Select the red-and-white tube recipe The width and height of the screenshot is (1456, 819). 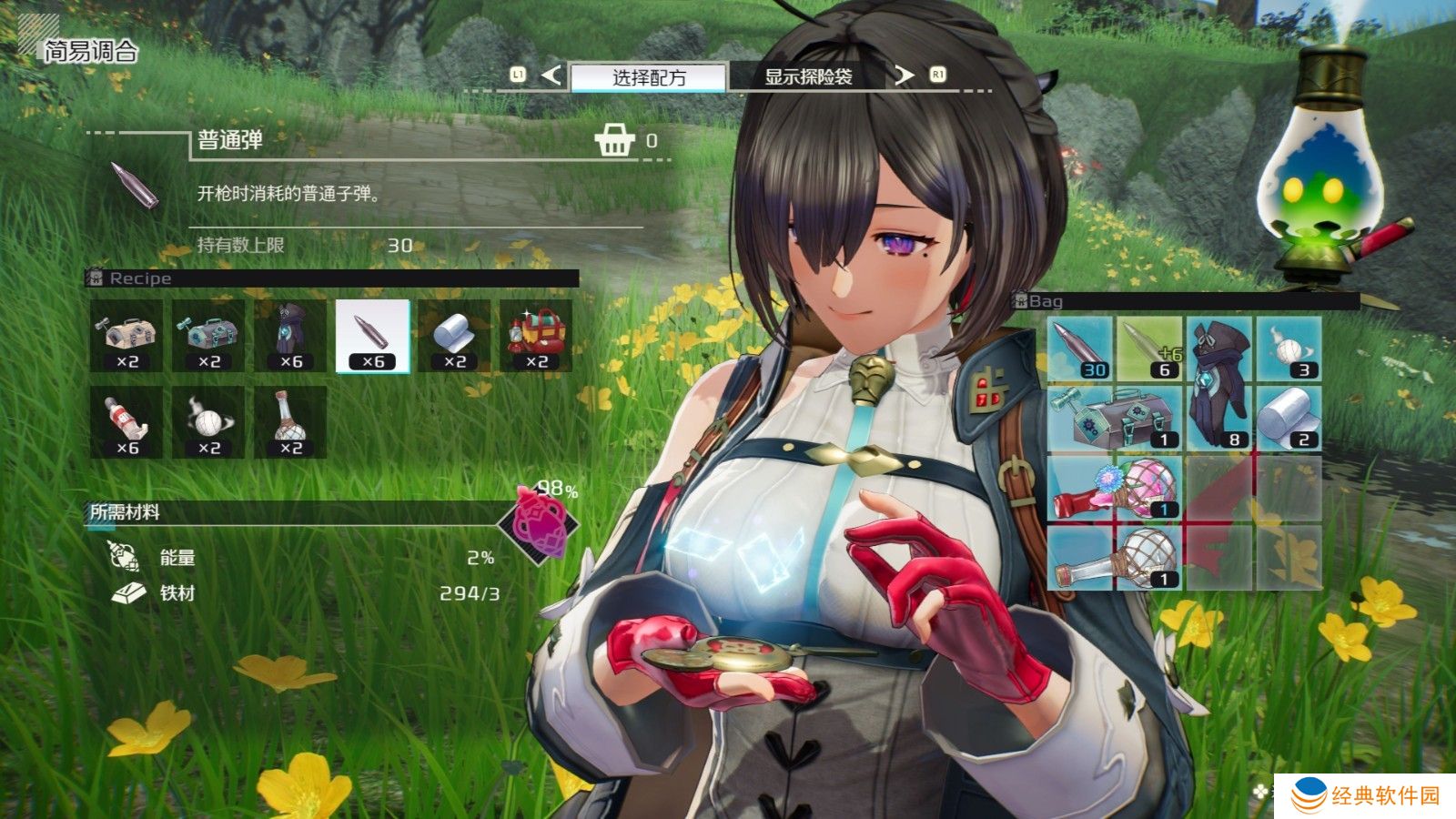(126, 422)
